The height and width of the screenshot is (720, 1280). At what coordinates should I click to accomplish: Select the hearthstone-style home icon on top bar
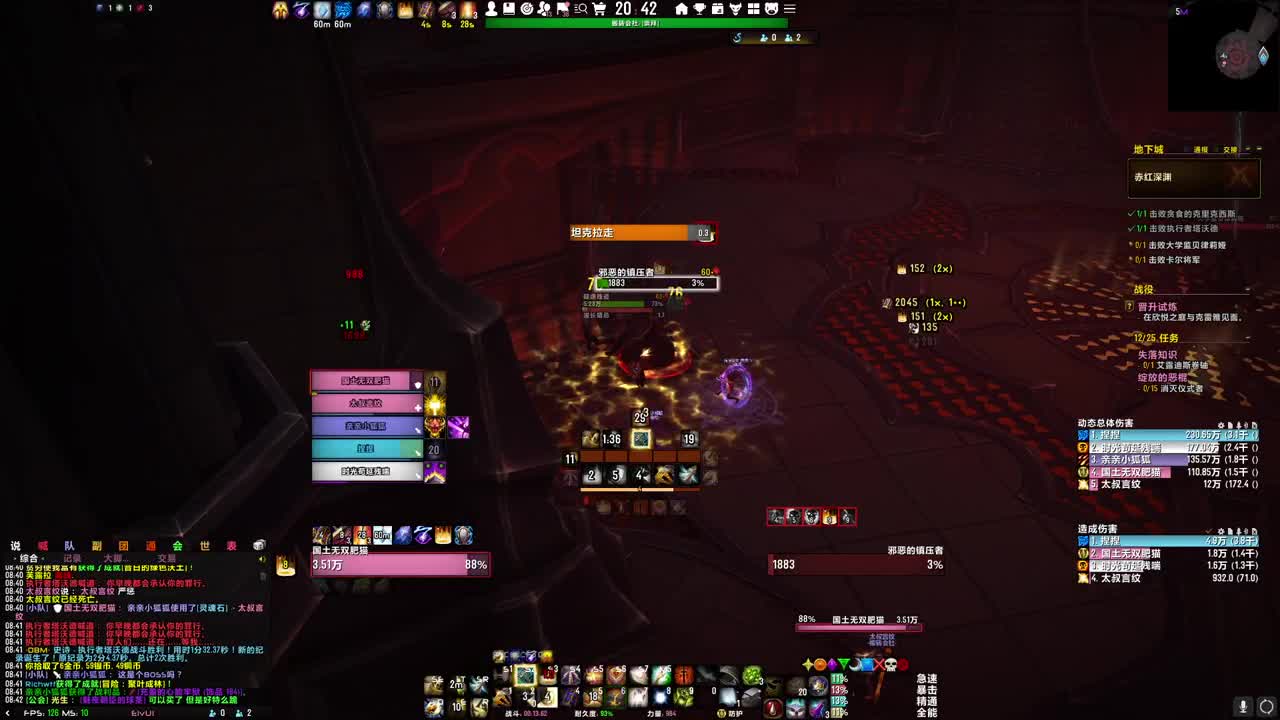(681, 10)
